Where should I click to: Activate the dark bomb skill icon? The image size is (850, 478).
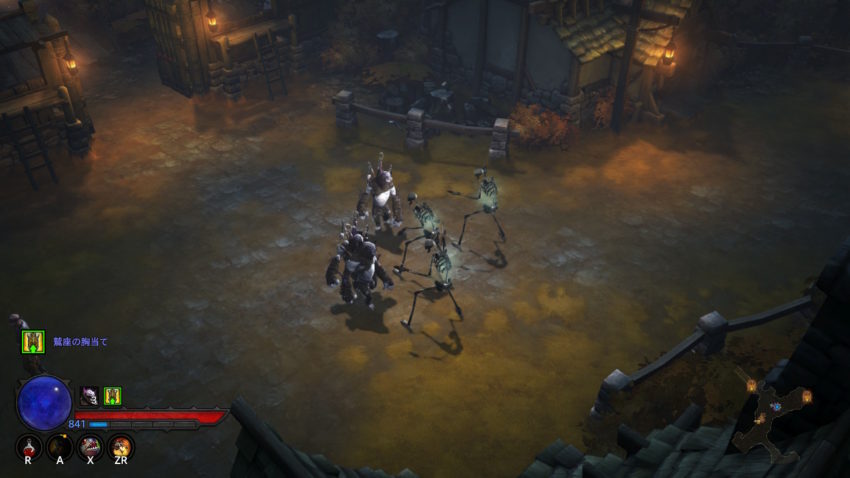(x=60, y=445)
